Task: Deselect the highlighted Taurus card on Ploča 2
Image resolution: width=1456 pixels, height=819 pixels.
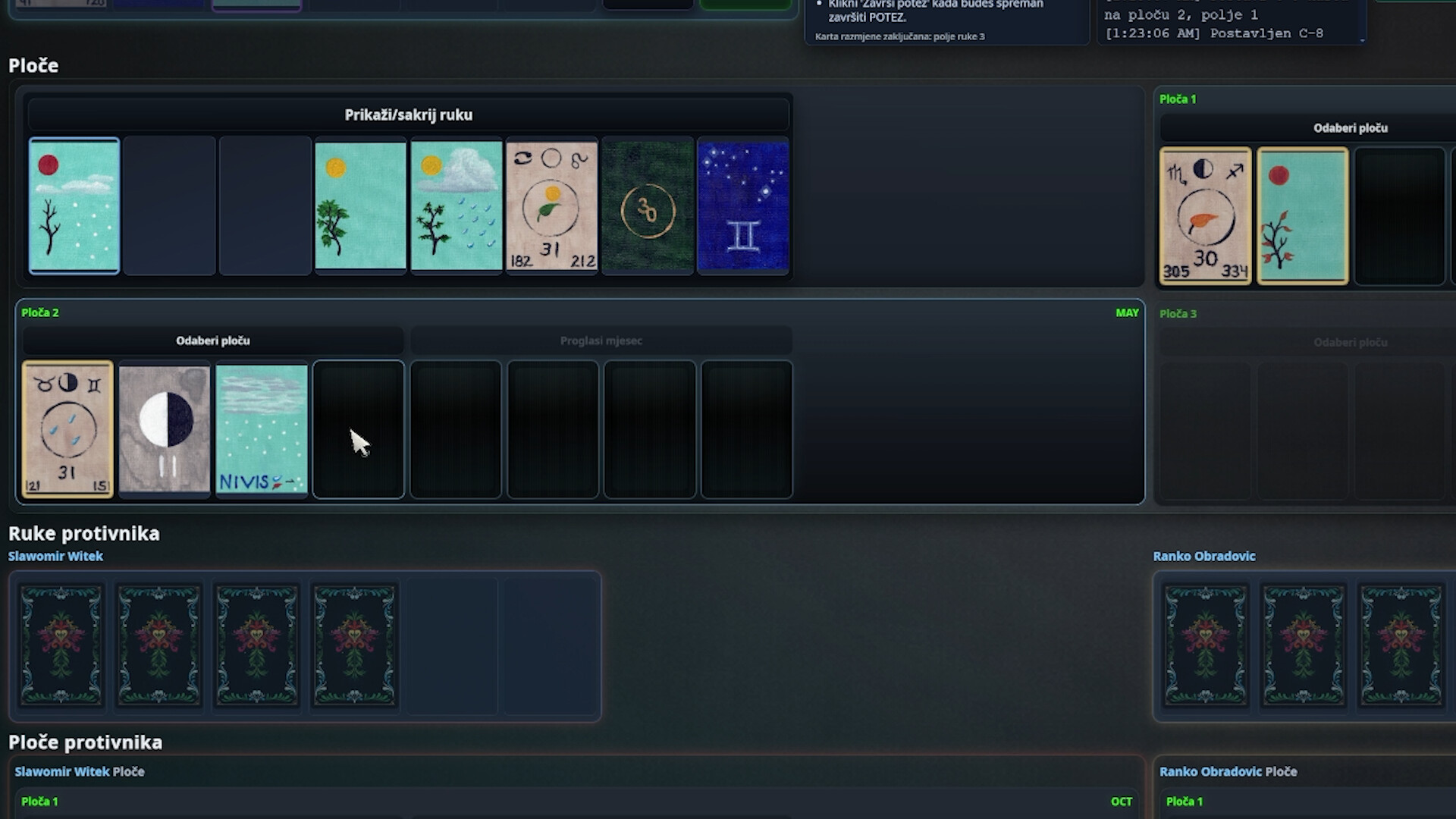Action: click(67, 430)
